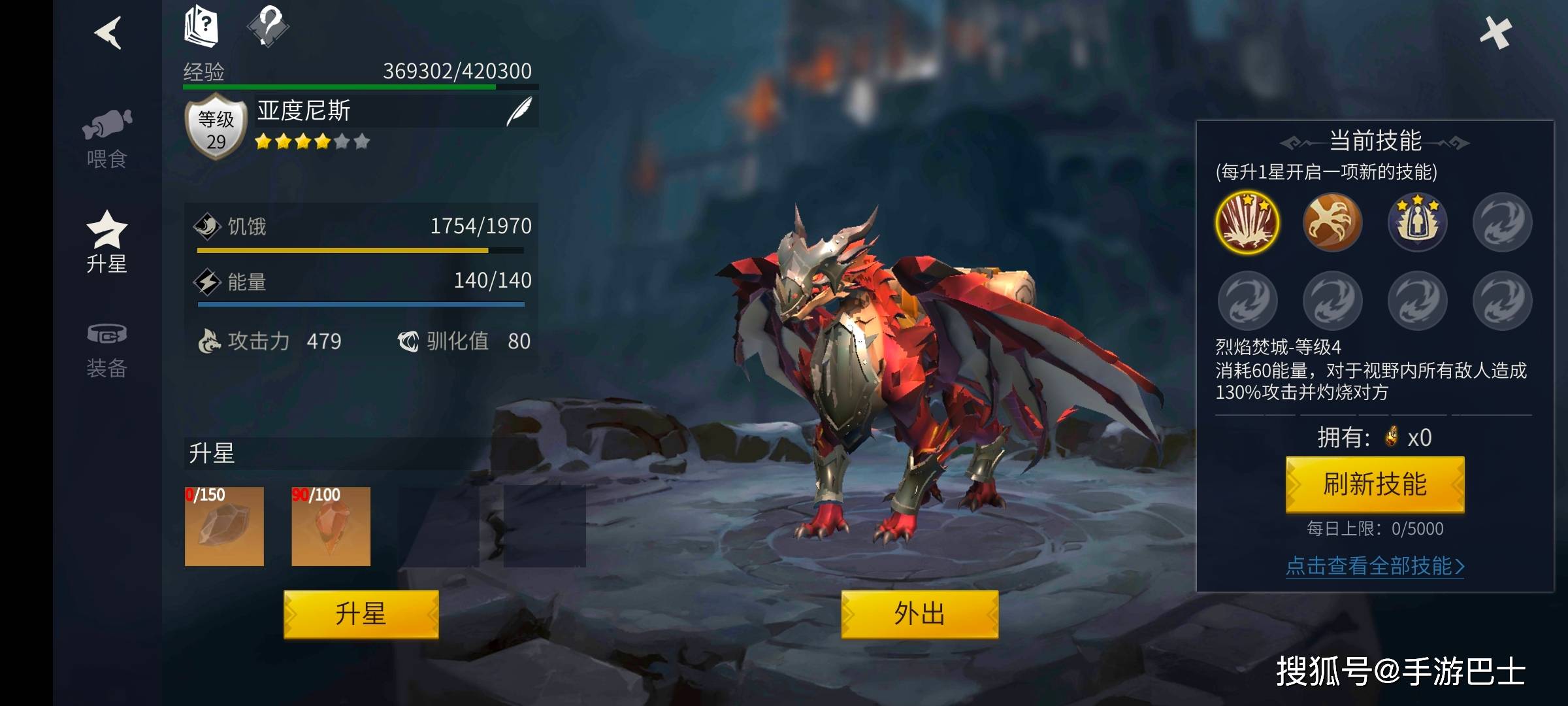Rename dragon using the feather quill icon
This screenshot has width=1568, height=706.
coord(519,111)
